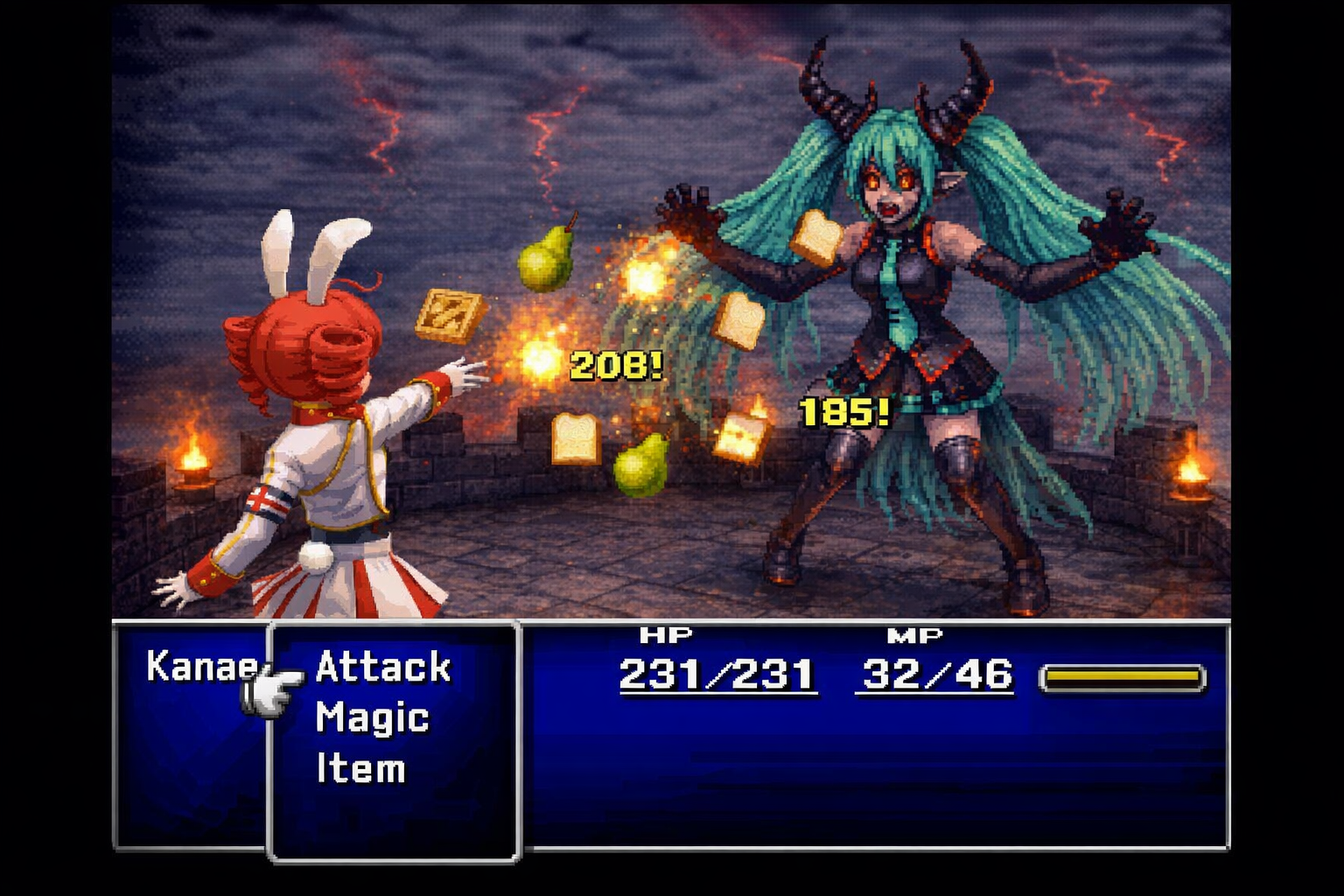Open the Item command

pyautogui.click(x=360, y=769)
